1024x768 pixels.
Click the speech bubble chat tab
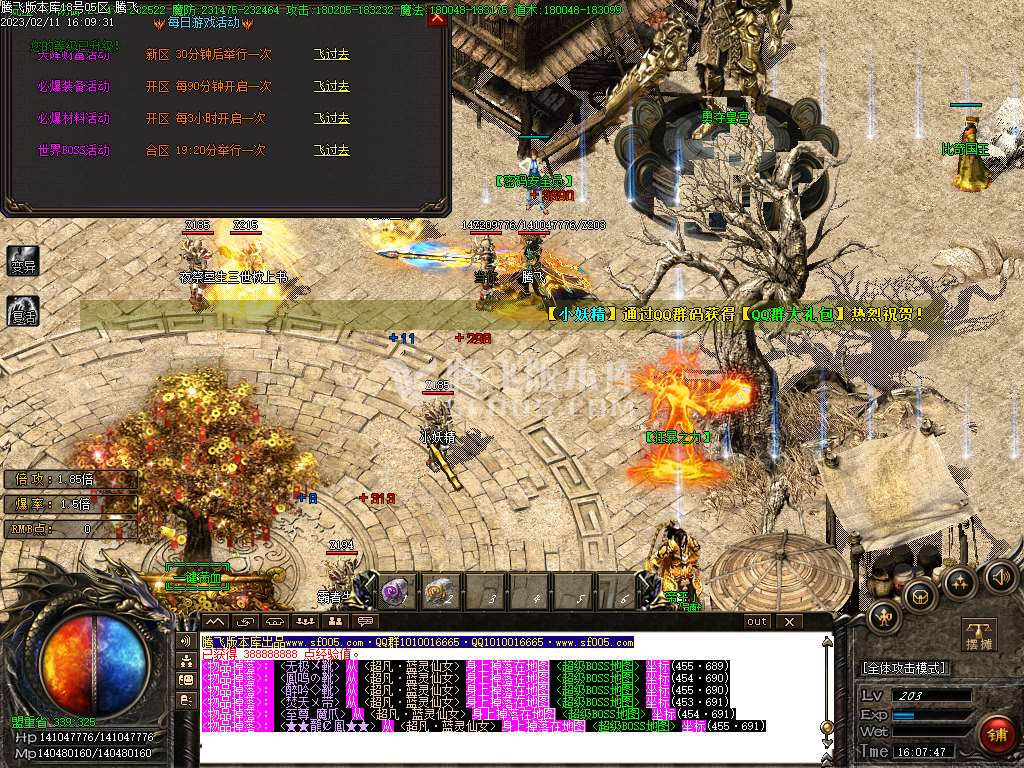coord(365,622)
